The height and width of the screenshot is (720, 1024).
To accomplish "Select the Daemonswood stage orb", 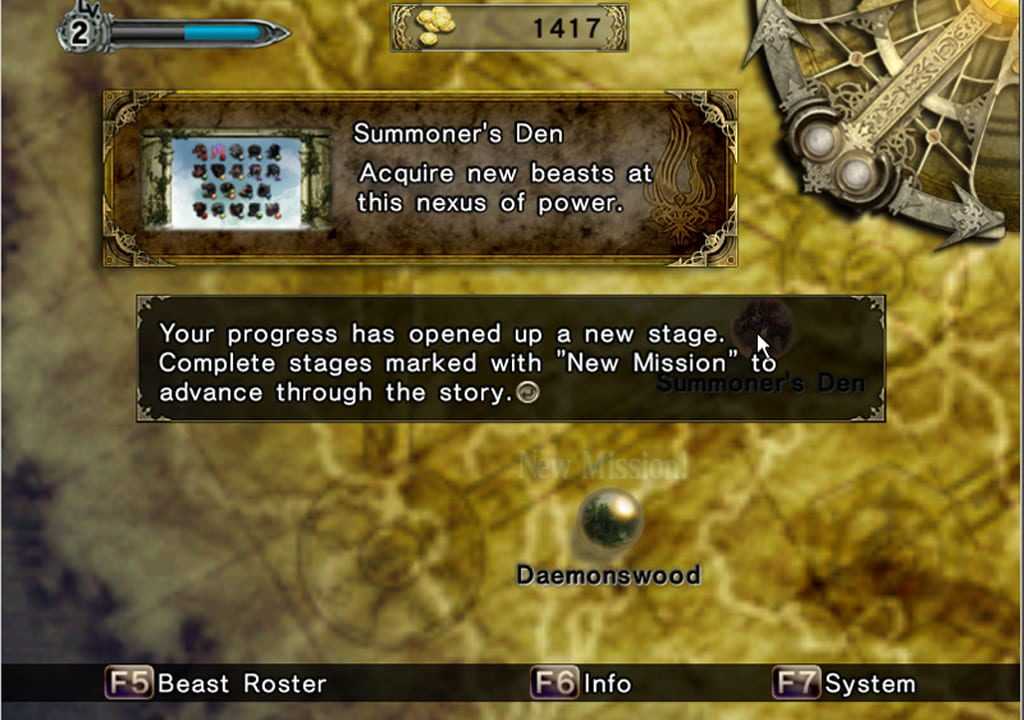I will click(609, 519).
